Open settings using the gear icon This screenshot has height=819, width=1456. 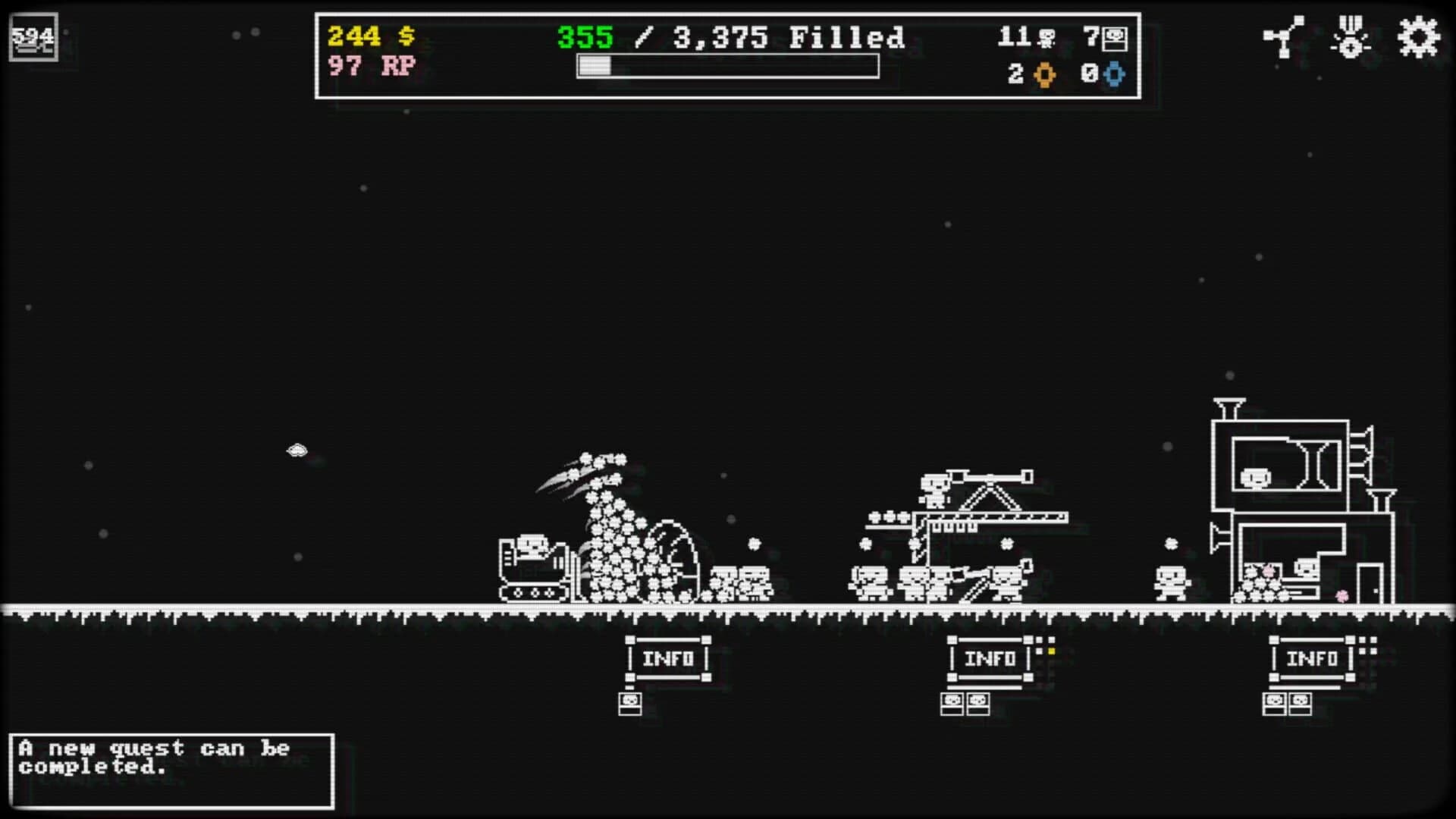coord(1417,36)
